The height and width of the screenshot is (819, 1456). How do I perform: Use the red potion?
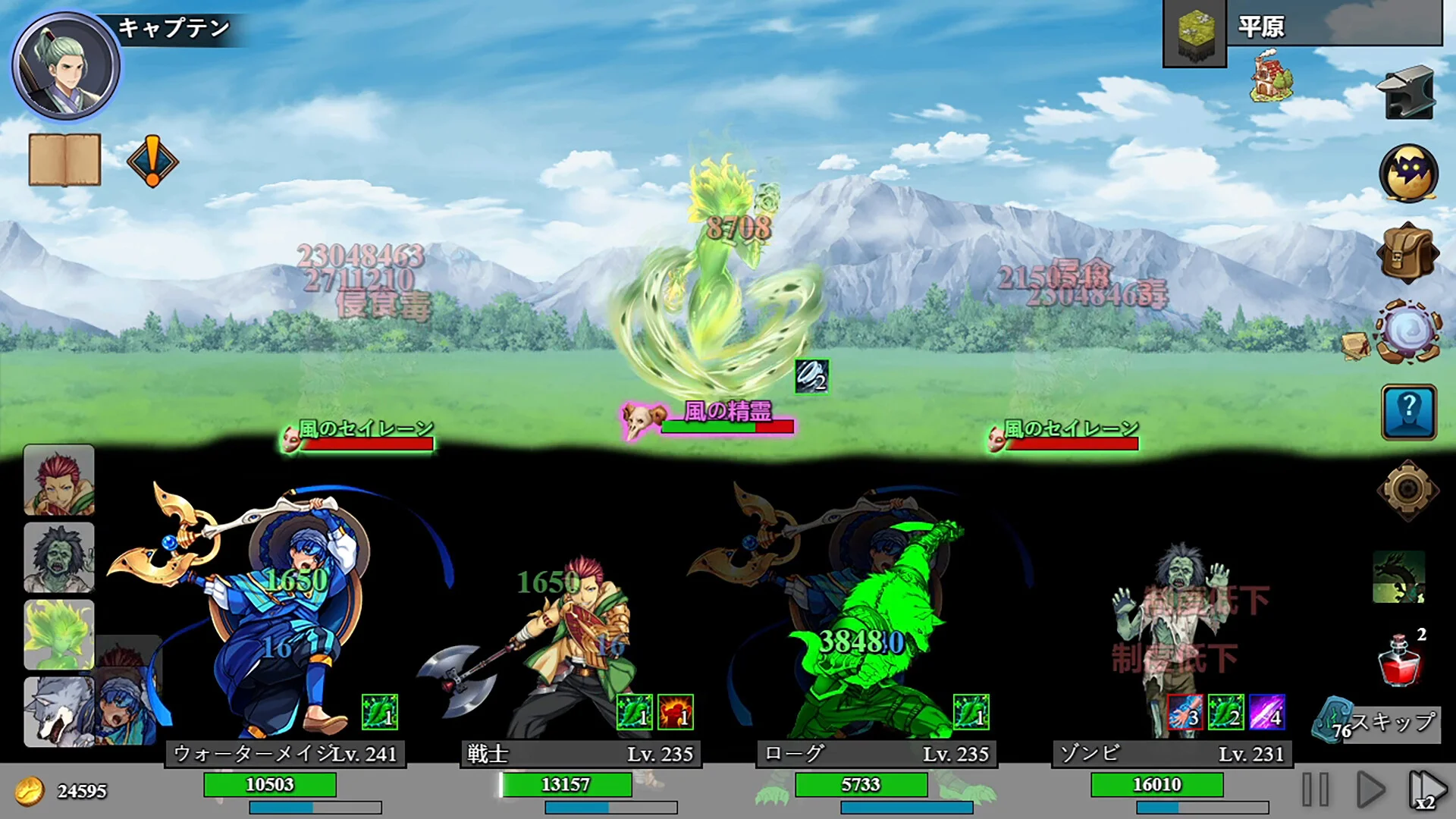pyautogui.click(x=1399, y=659)
